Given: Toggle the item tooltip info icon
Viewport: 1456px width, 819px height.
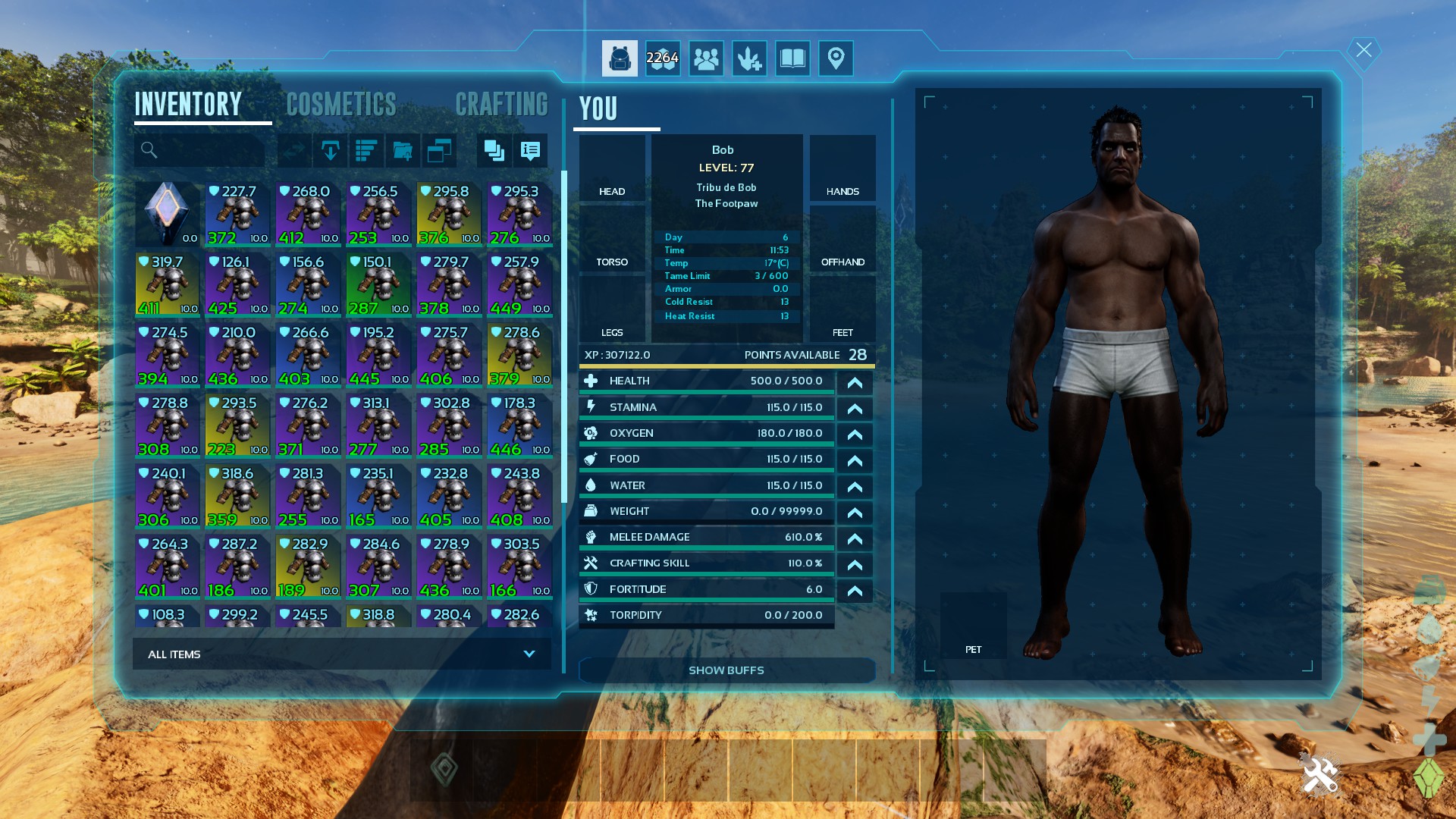Looking at the screenshot, I should coord(530,151).
